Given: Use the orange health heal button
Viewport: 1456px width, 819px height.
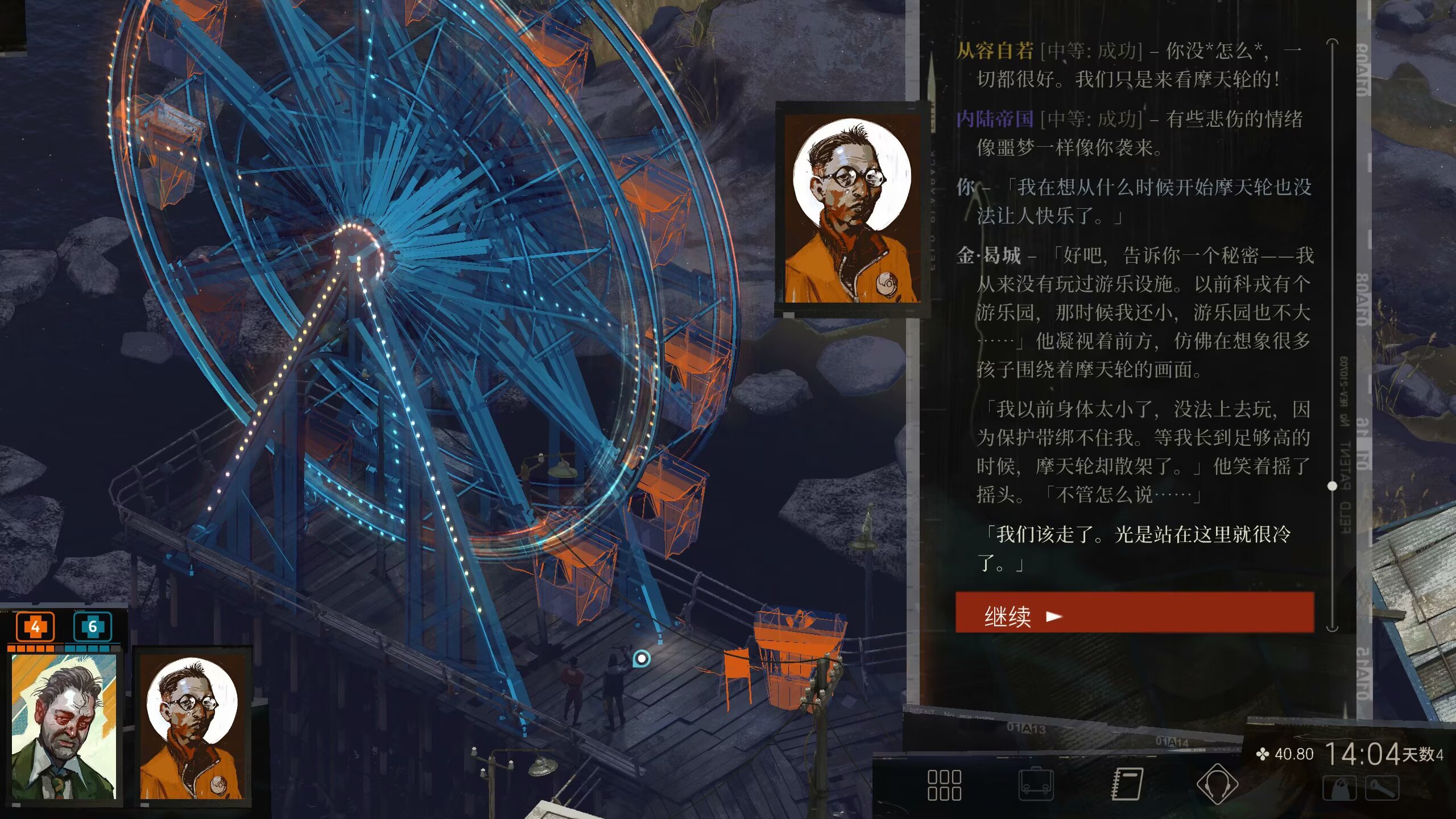Looking at the screenshot, I should (35, 627).
